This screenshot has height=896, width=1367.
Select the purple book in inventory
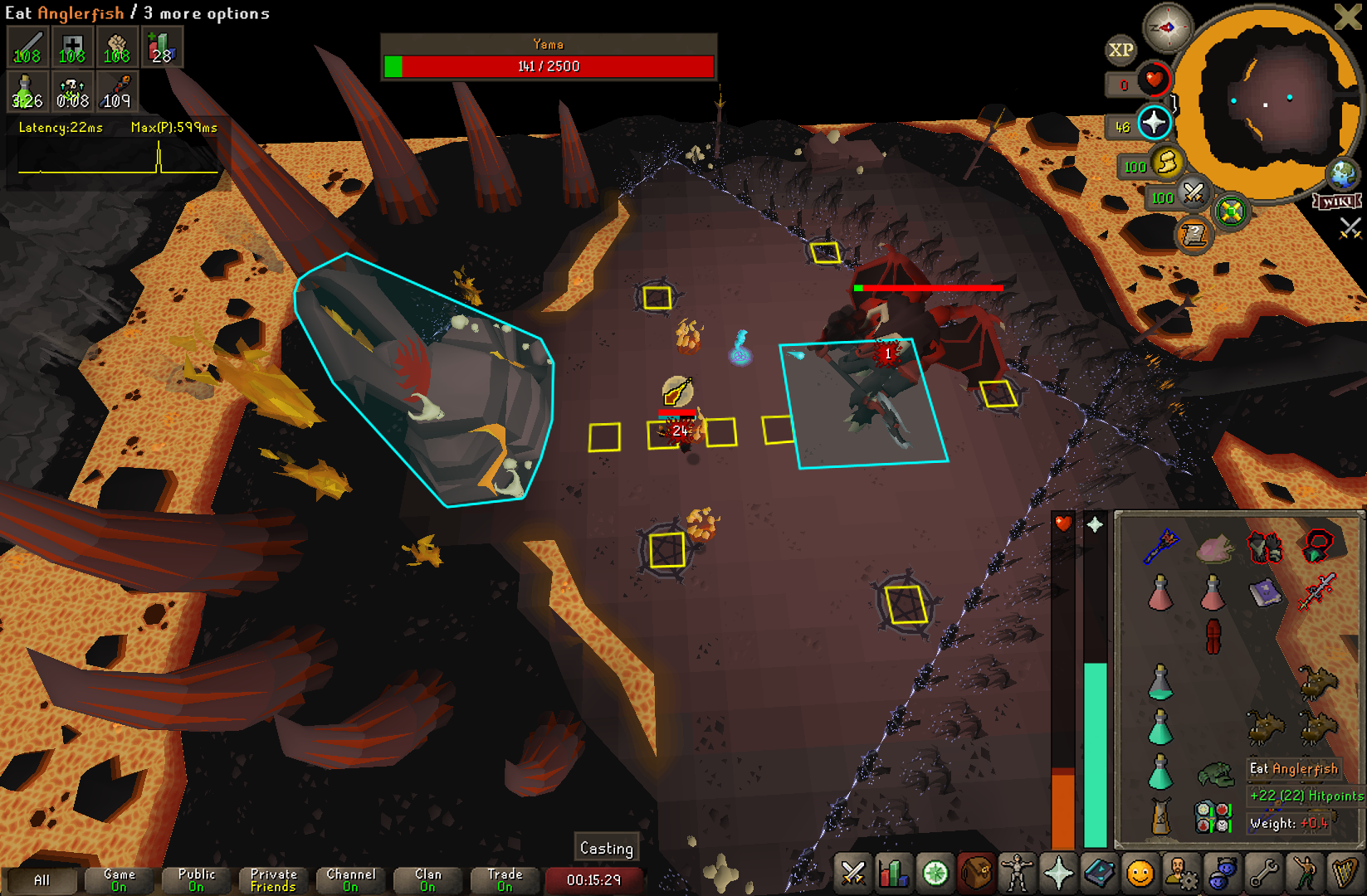[1265, 593]
